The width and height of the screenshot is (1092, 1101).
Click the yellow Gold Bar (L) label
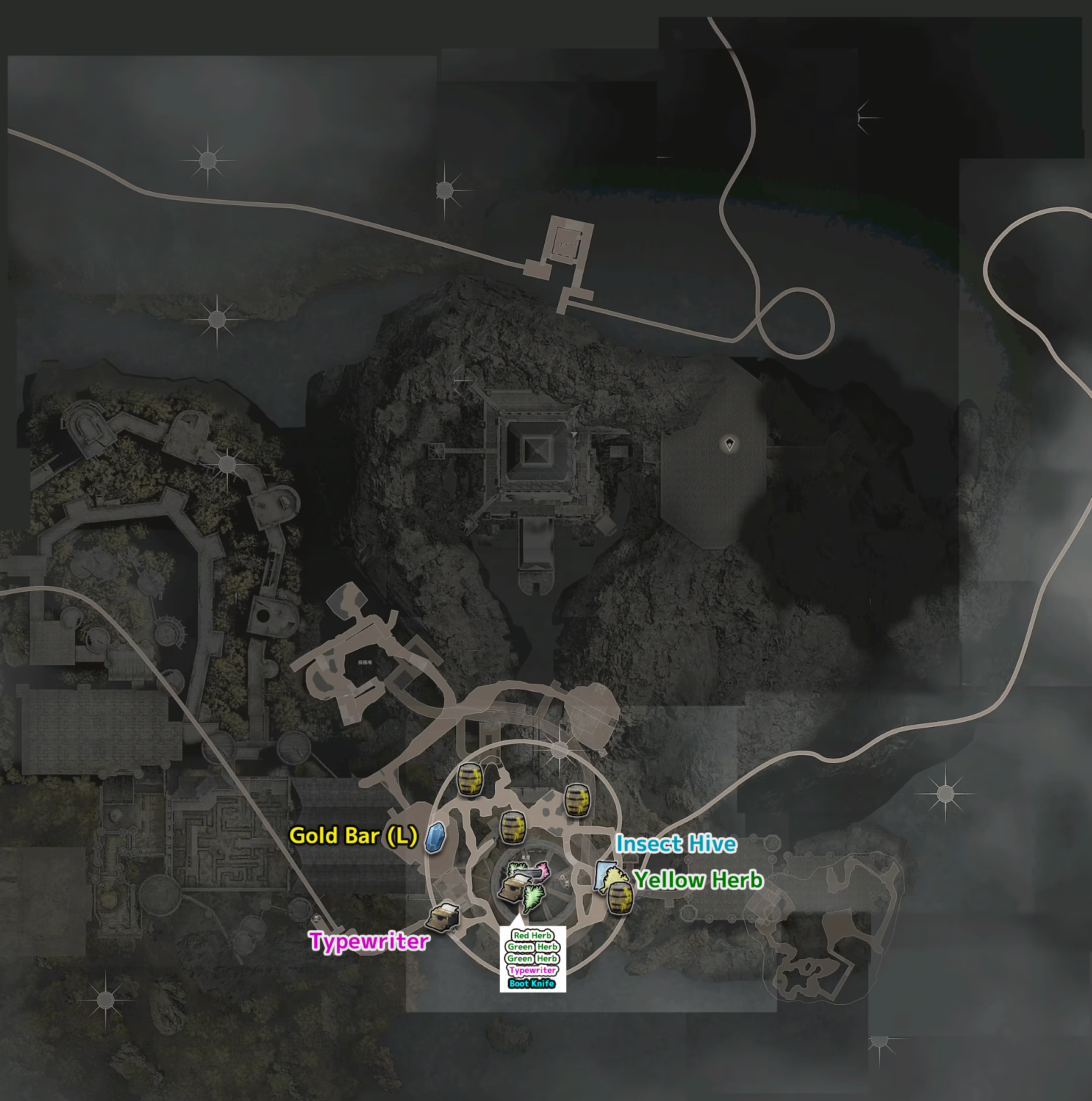[353, 835]
